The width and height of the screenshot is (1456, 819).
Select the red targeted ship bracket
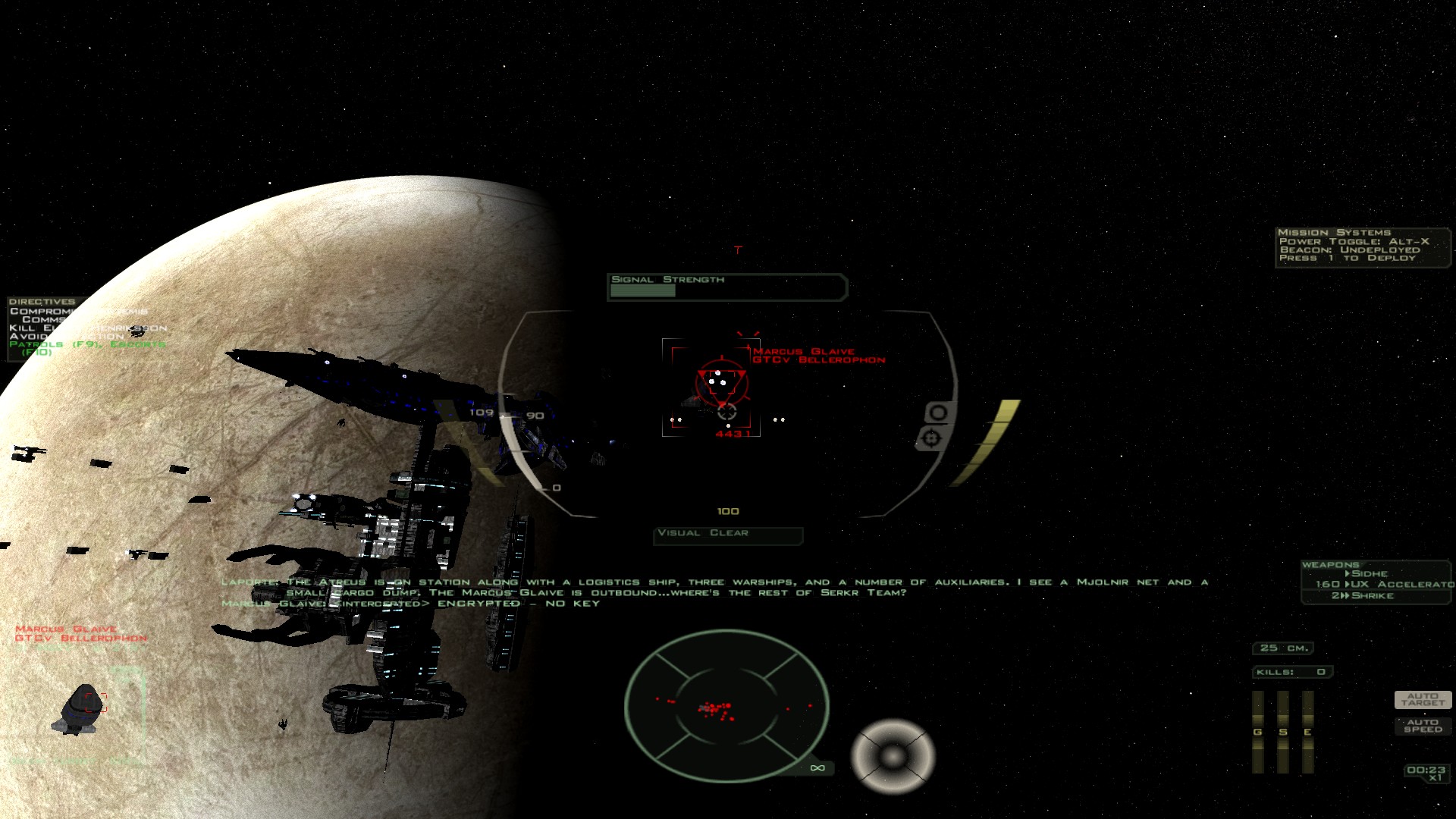(x=711, y=387)
